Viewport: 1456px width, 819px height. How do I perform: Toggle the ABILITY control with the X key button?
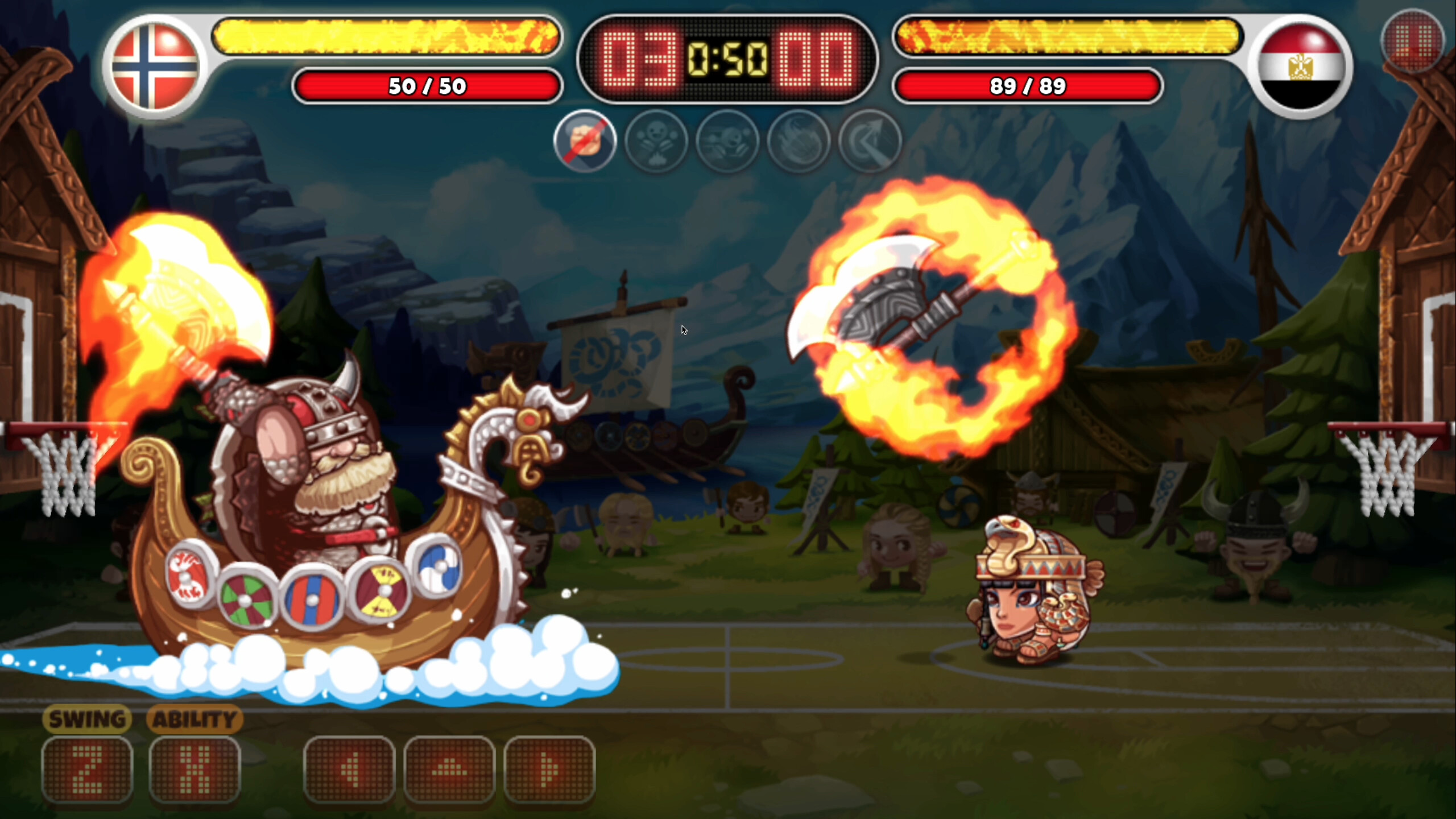click(196, 769)
